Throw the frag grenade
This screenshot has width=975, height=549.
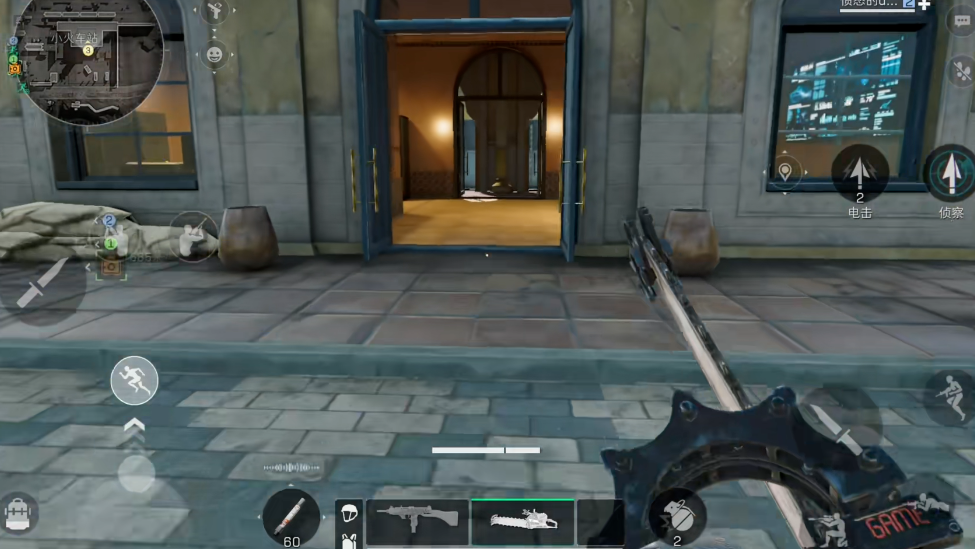pyautogui.click(x=677, y=516)
